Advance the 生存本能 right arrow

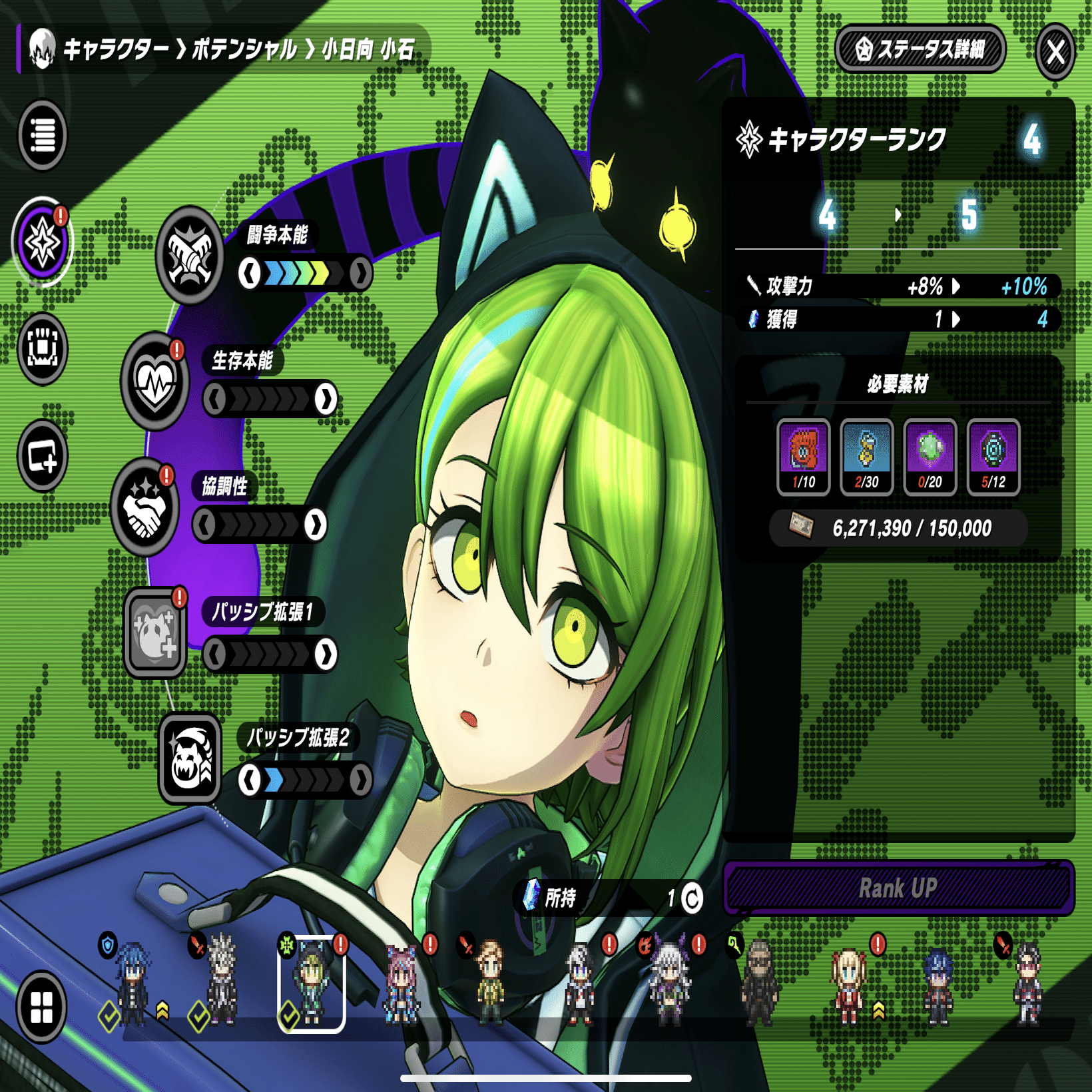[x=326, y=400]
